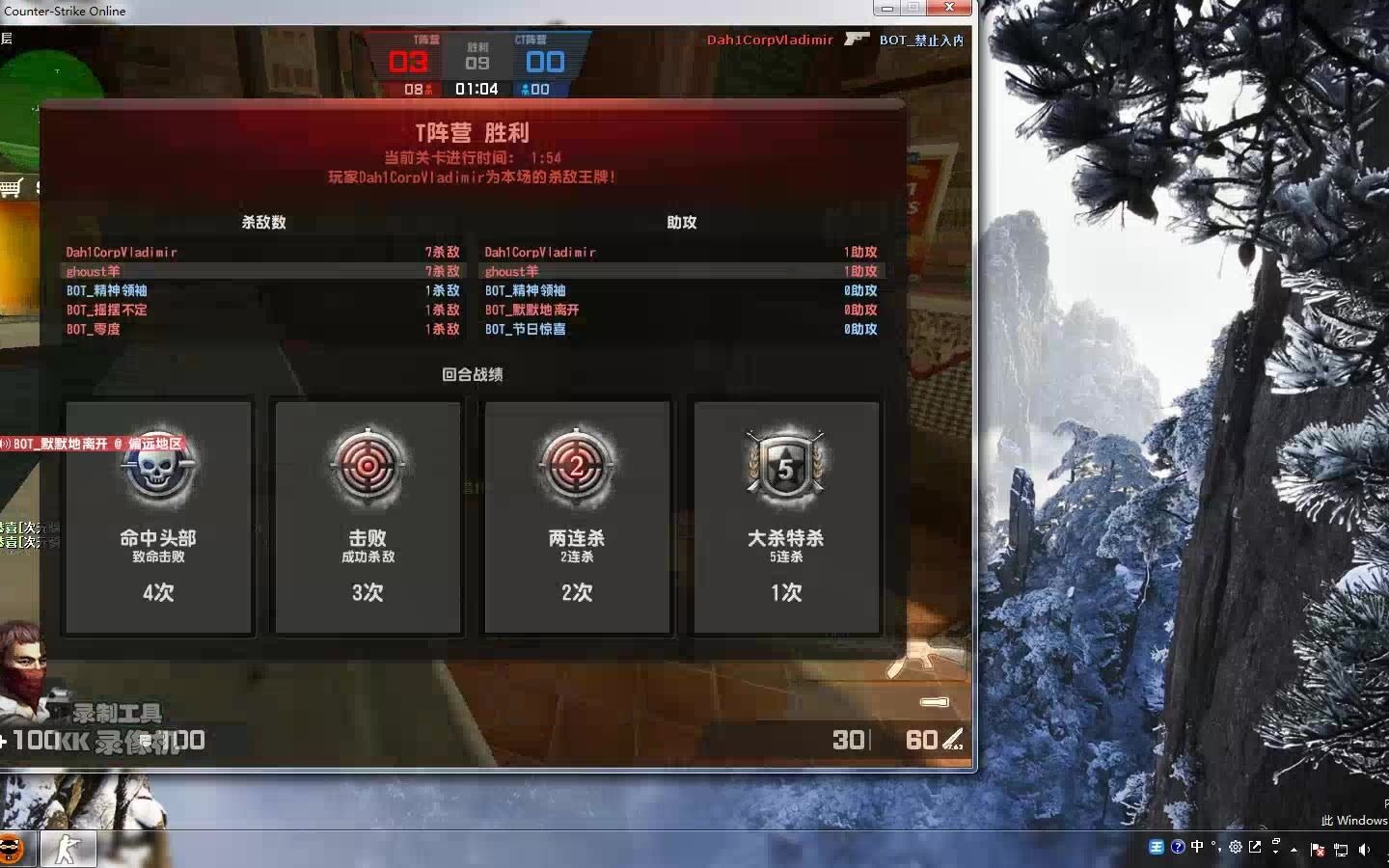Open the 中 input method indicator in the tray

click(1196, 847)
